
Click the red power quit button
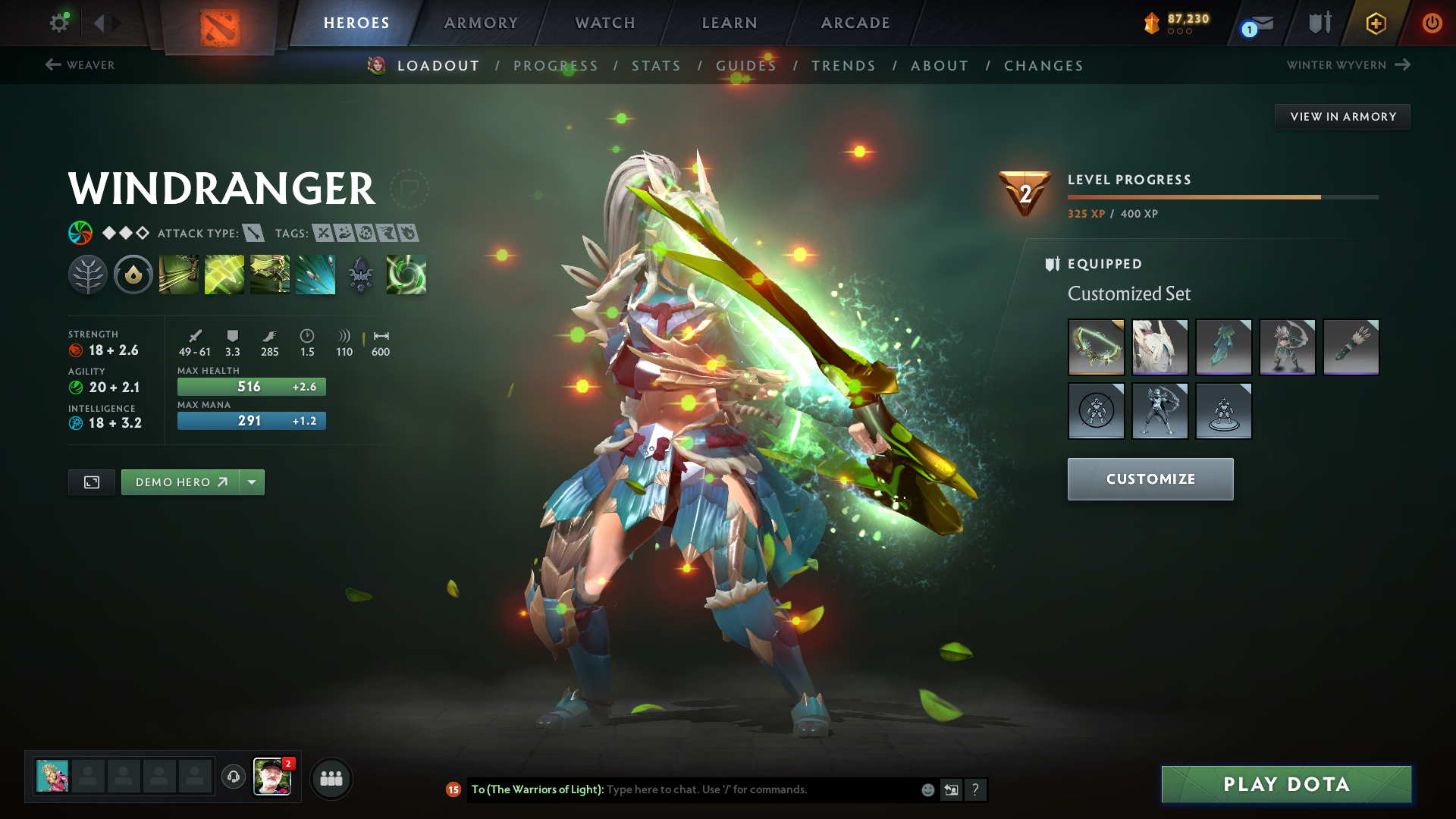[1432, 23]
